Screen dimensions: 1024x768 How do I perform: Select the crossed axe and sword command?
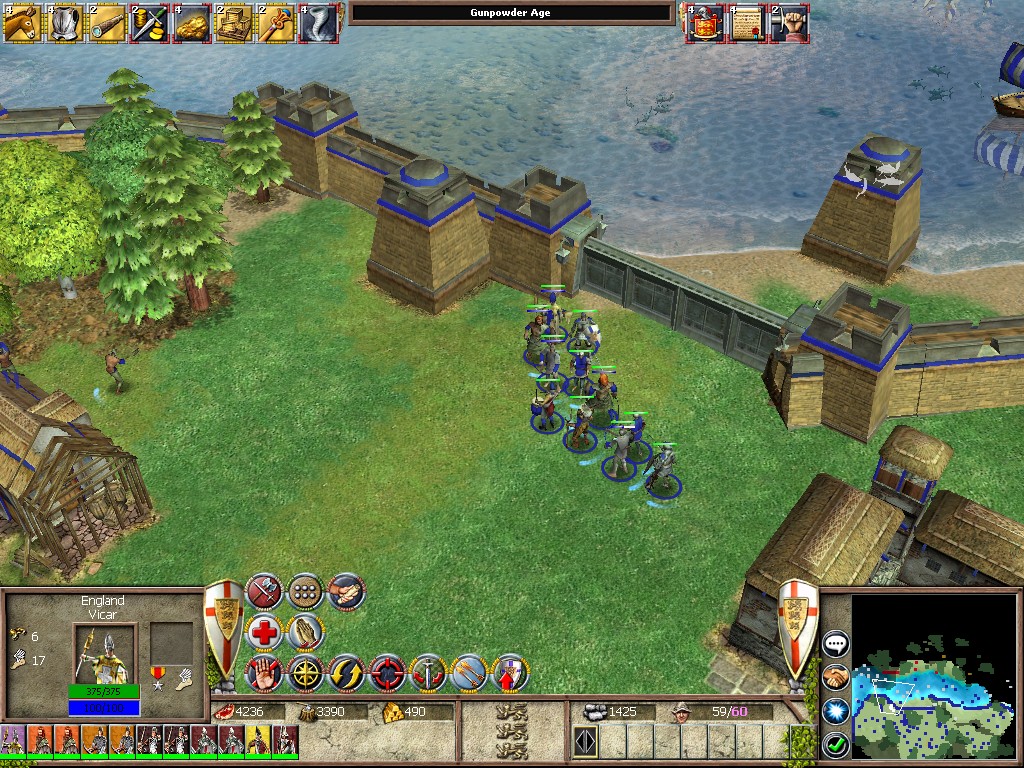pos(265,592)
